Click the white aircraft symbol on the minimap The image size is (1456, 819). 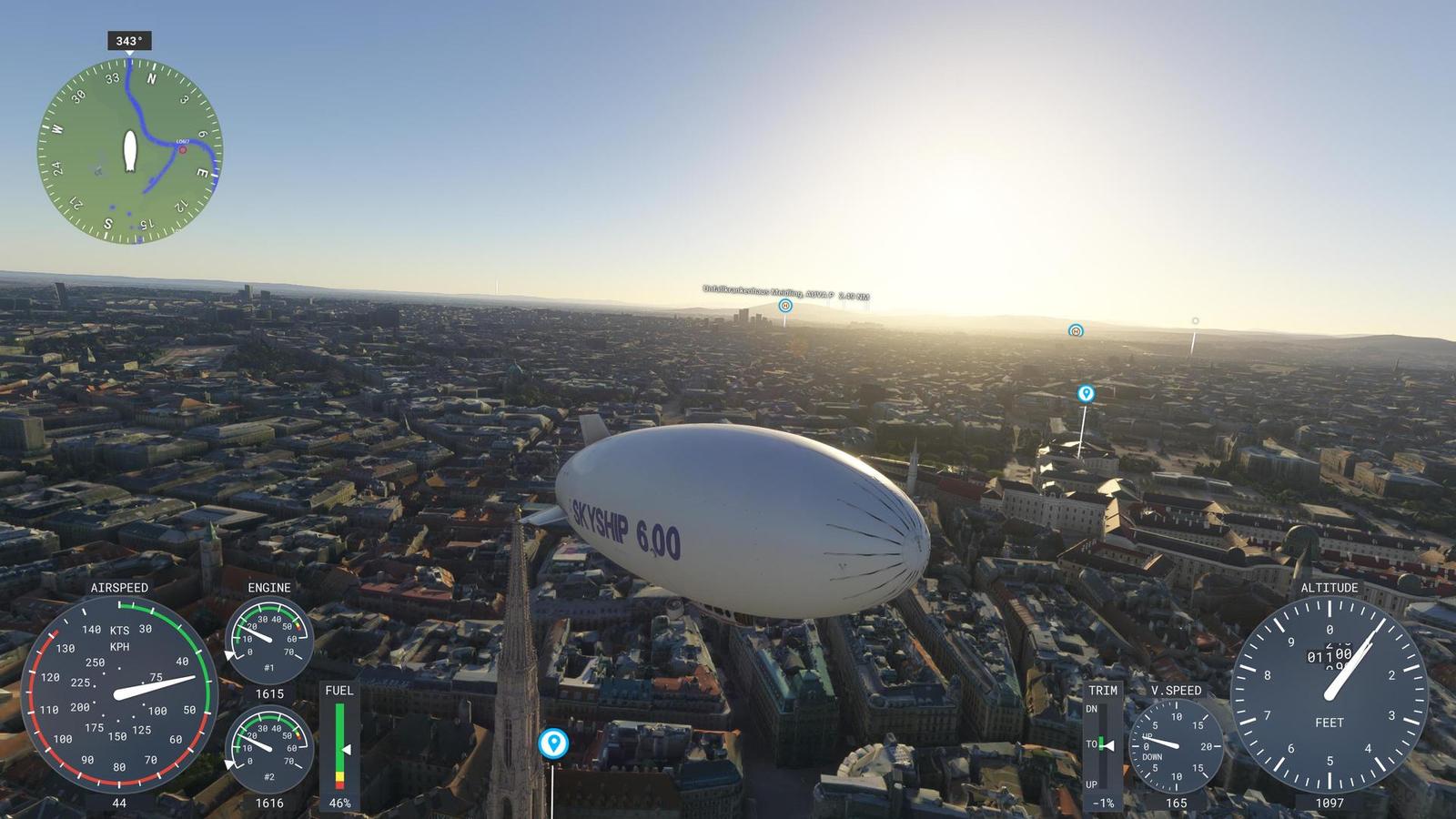[x=130, y=152]
